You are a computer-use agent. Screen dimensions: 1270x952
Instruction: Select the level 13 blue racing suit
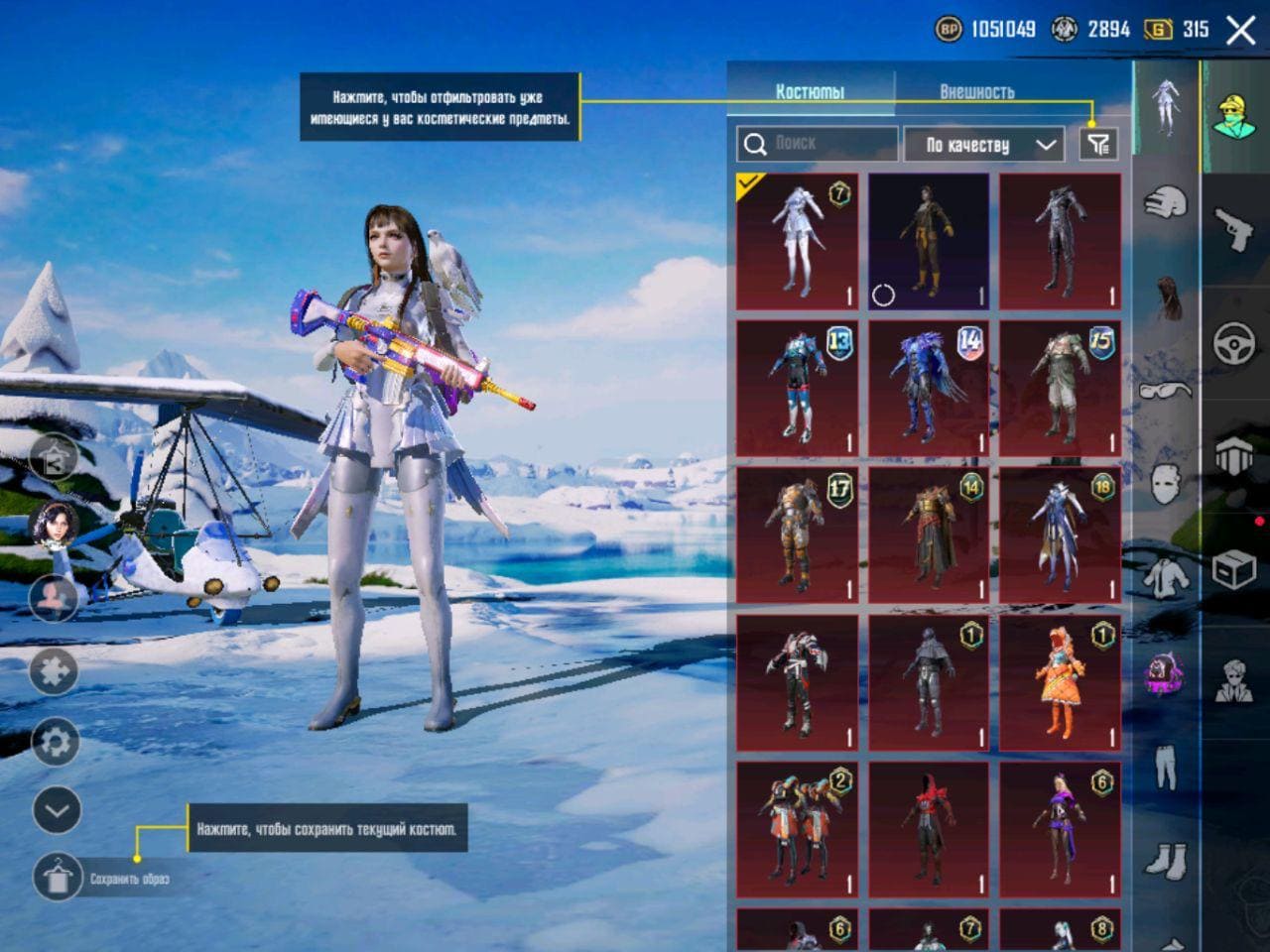[797, 389]
